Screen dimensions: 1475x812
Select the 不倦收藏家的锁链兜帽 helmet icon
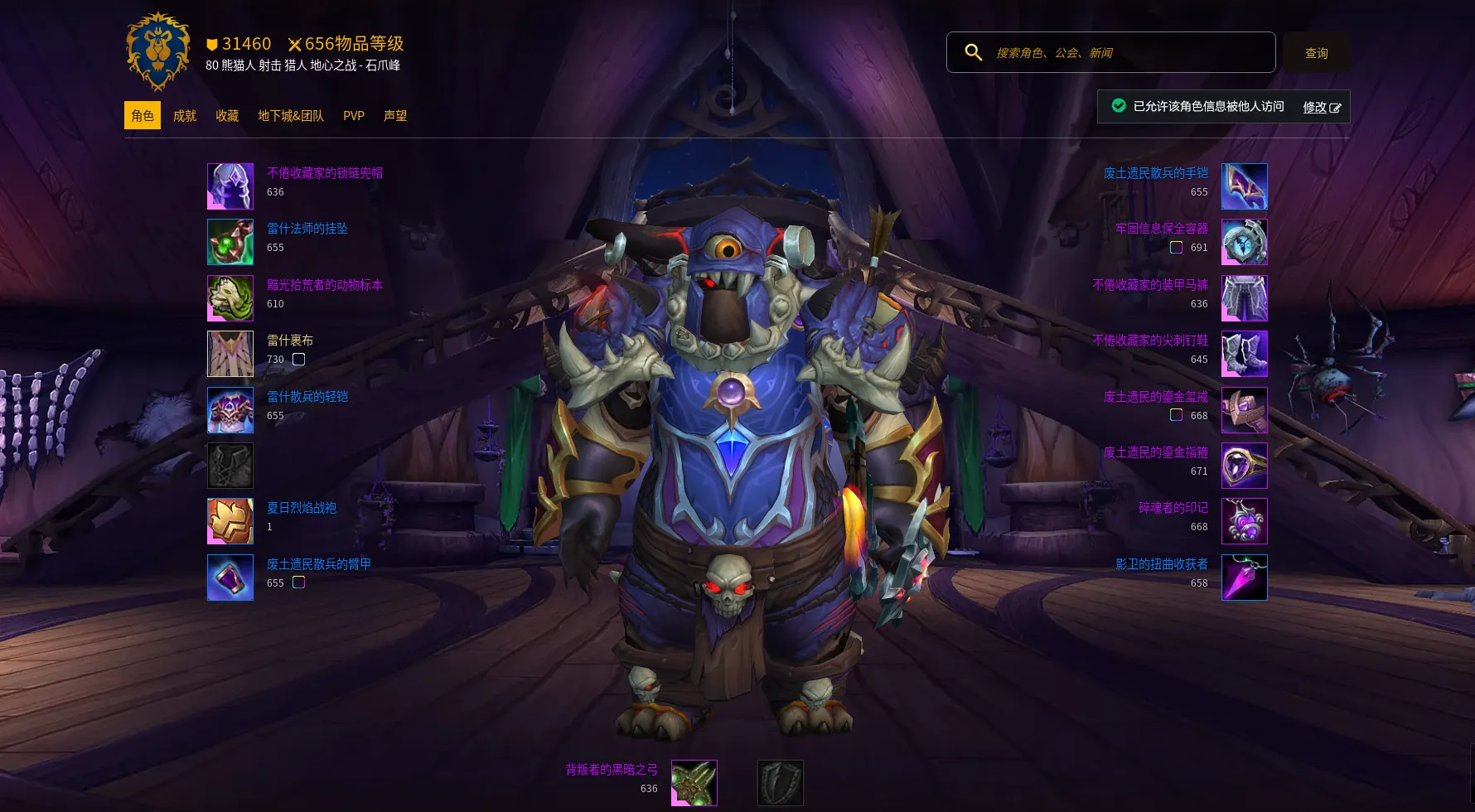[x=230, y=186]
